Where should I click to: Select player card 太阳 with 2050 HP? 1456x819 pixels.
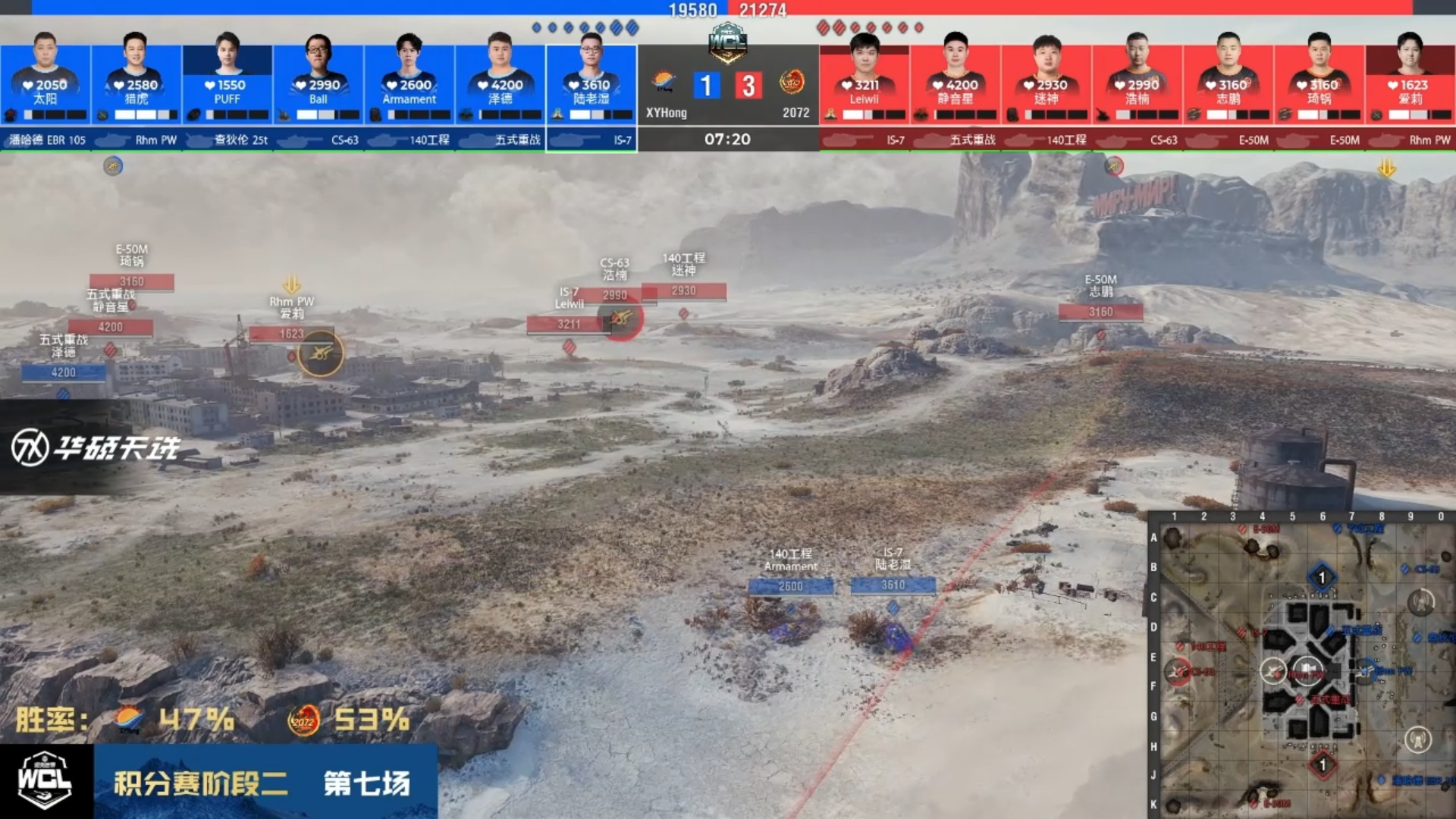pyautogui.click(x=45, y=83)
